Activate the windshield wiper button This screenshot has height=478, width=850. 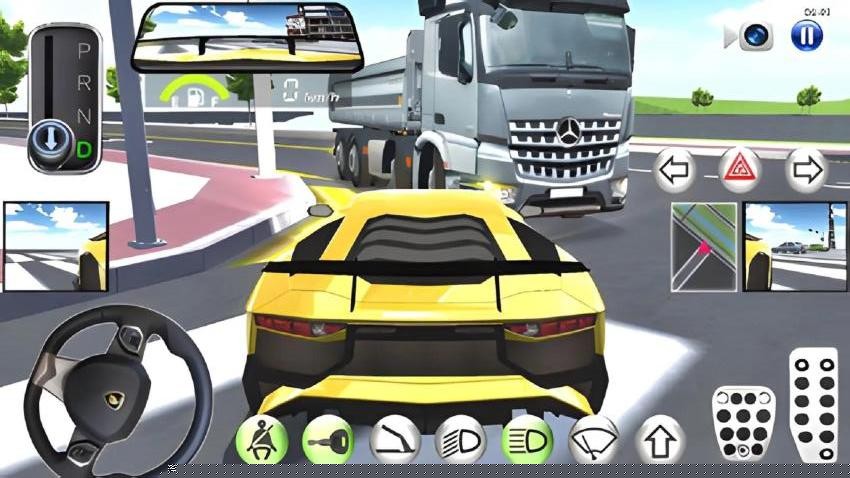593,439
